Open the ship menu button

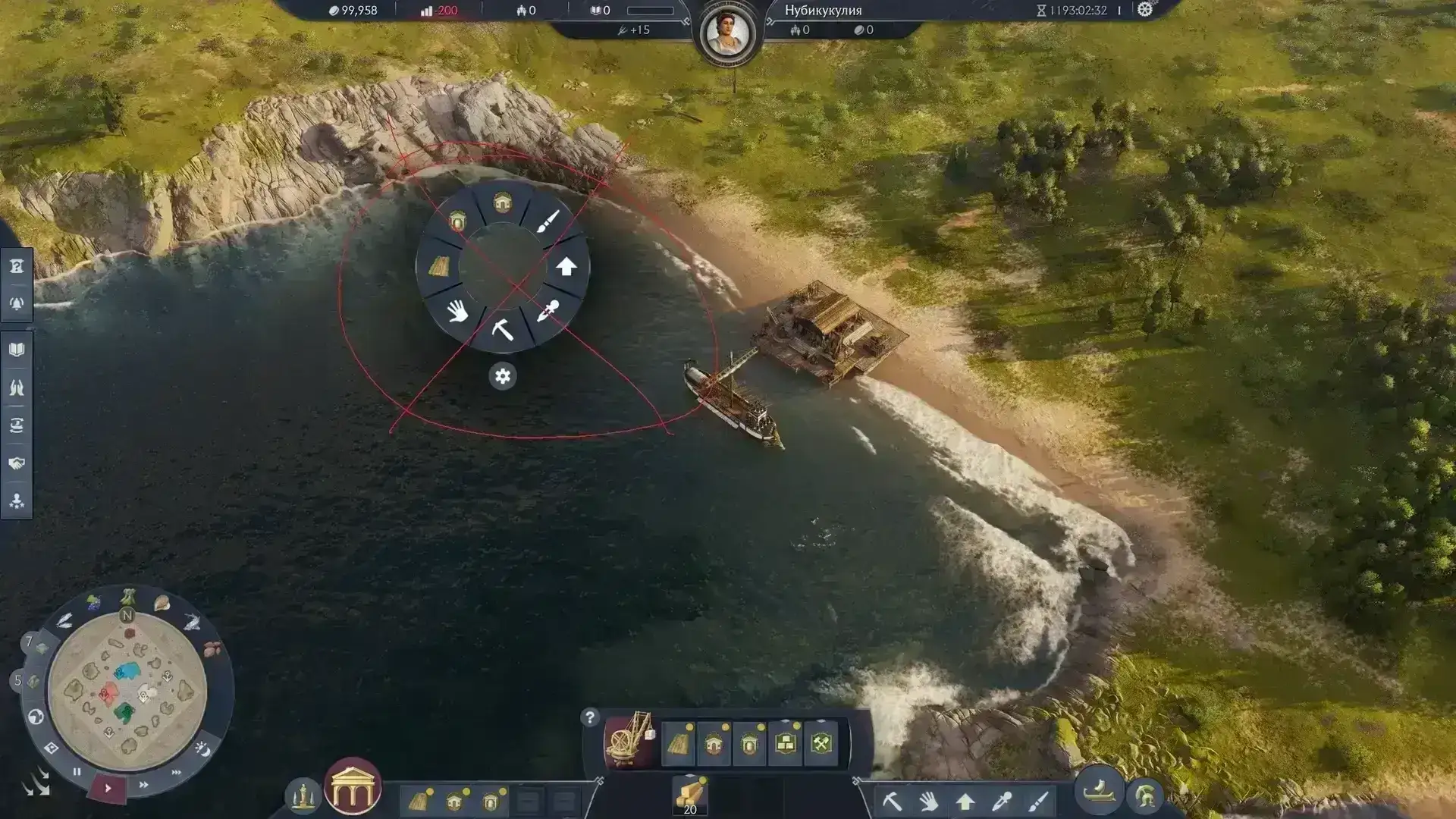pyautogui.click(x=1098, y=792)
